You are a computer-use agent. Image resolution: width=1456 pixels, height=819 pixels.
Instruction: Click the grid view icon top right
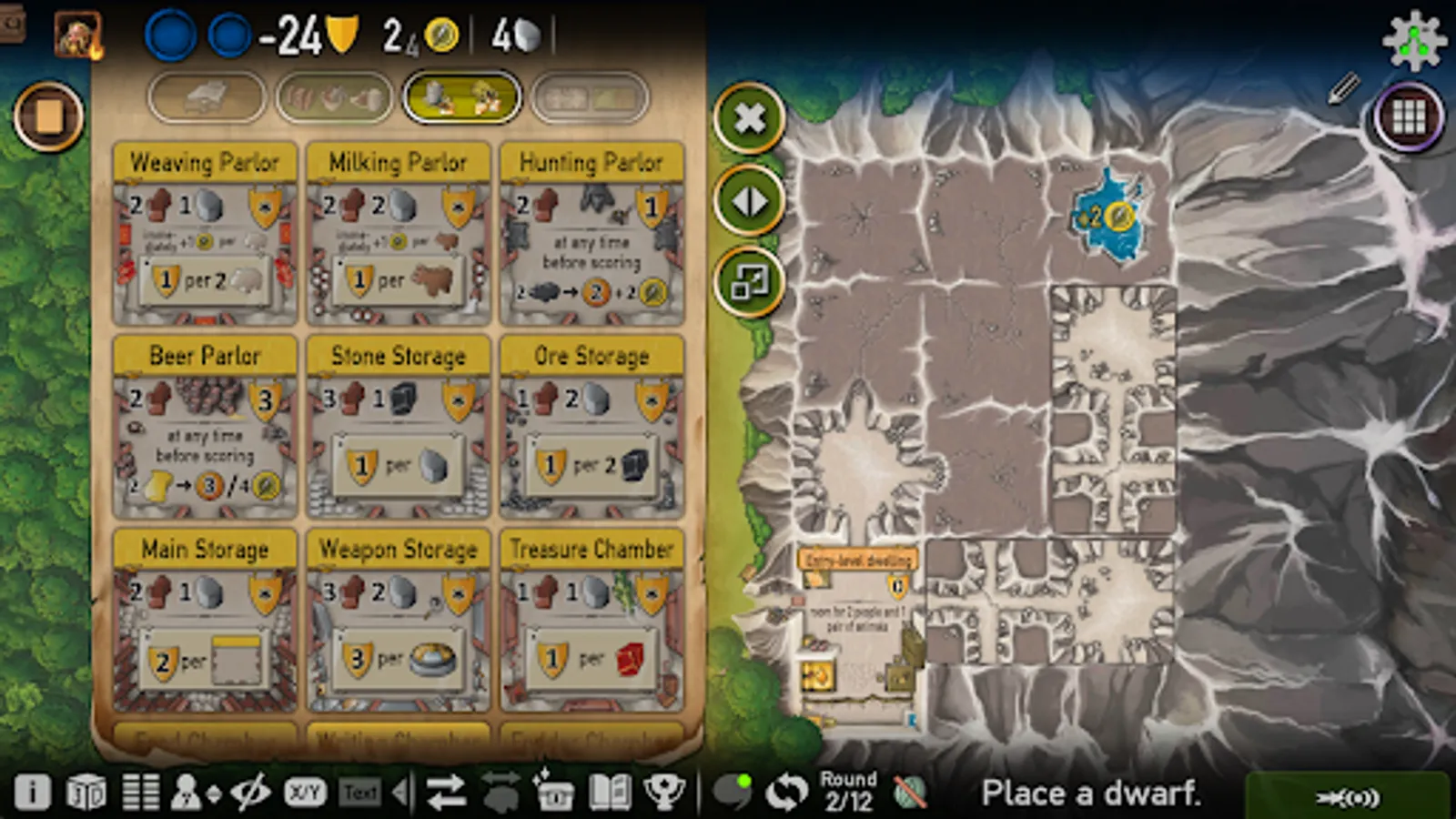tap(1408, 116)
